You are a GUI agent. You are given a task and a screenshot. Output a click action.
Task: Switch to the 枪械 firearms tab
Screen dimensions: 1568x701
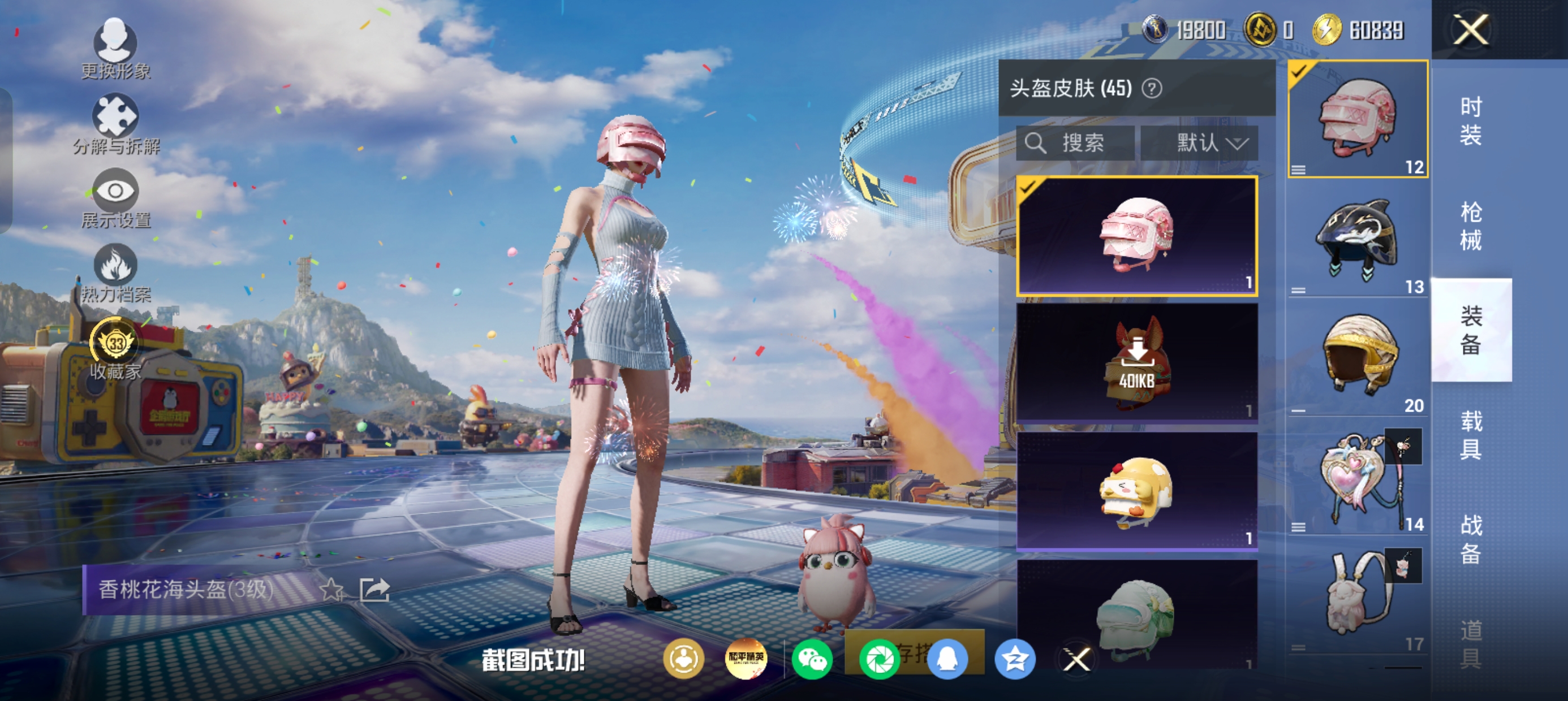[x=1471, y=226]
